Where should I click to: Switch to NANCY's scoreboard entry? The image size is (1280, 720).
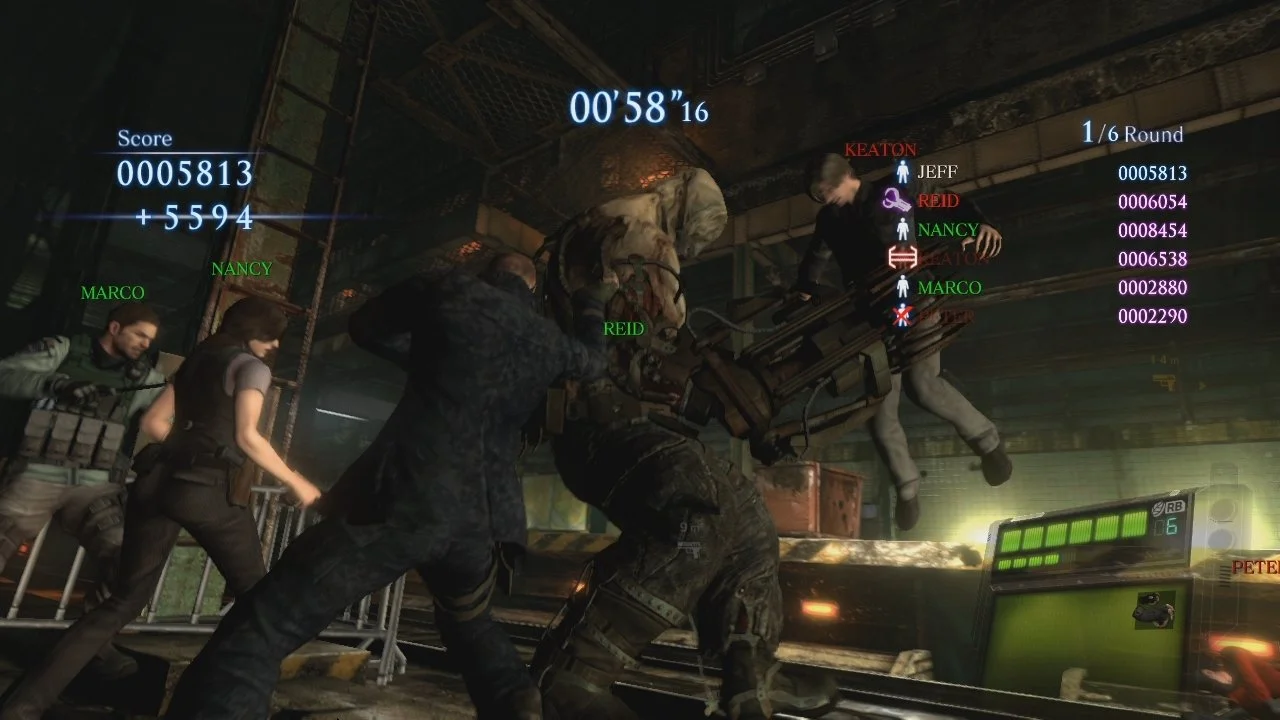point(945,228)
